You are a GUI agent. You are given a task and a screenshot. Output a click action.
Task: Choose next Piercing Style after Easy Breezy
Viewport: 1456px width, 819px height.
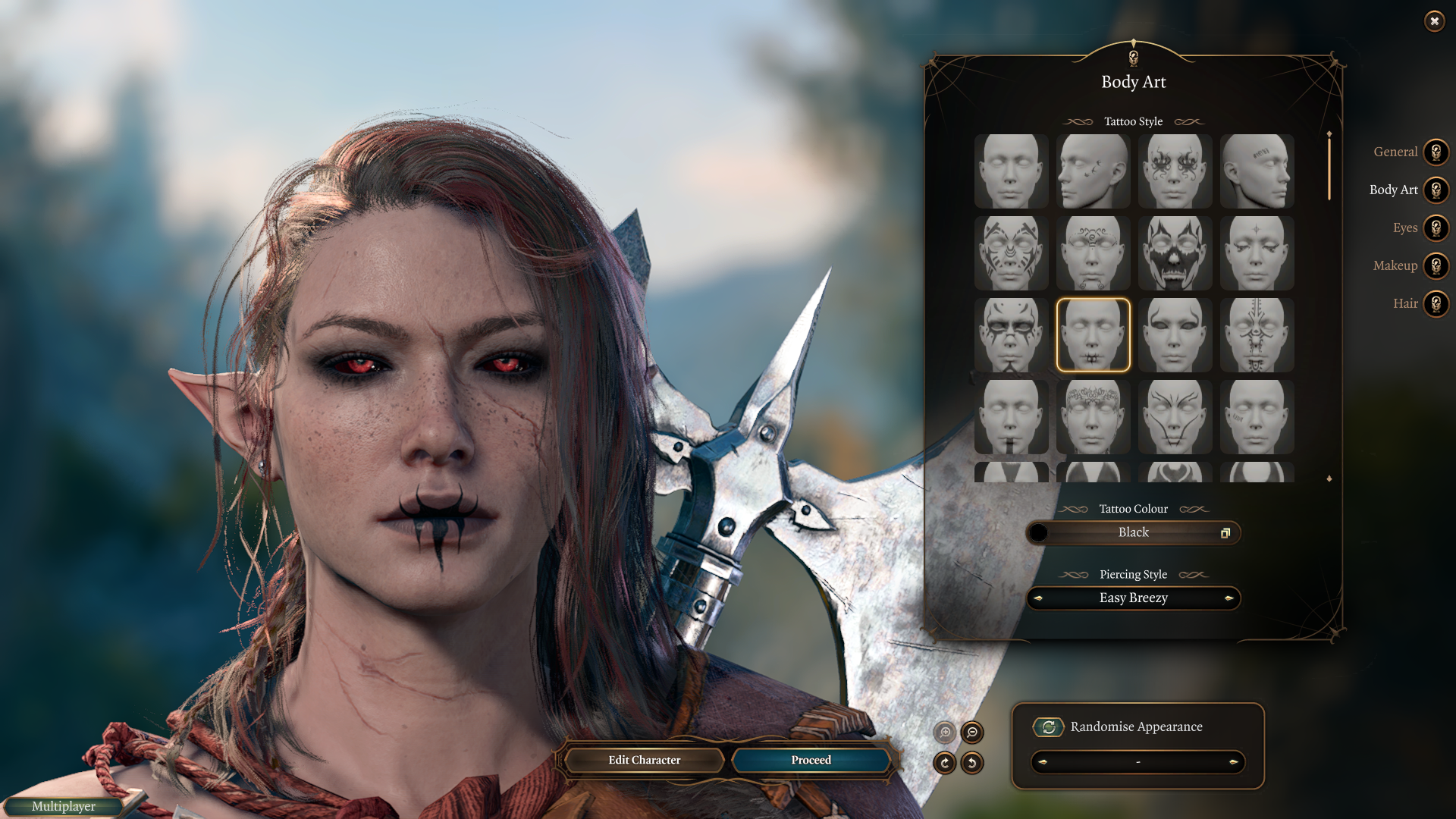tap(1228, 598)
